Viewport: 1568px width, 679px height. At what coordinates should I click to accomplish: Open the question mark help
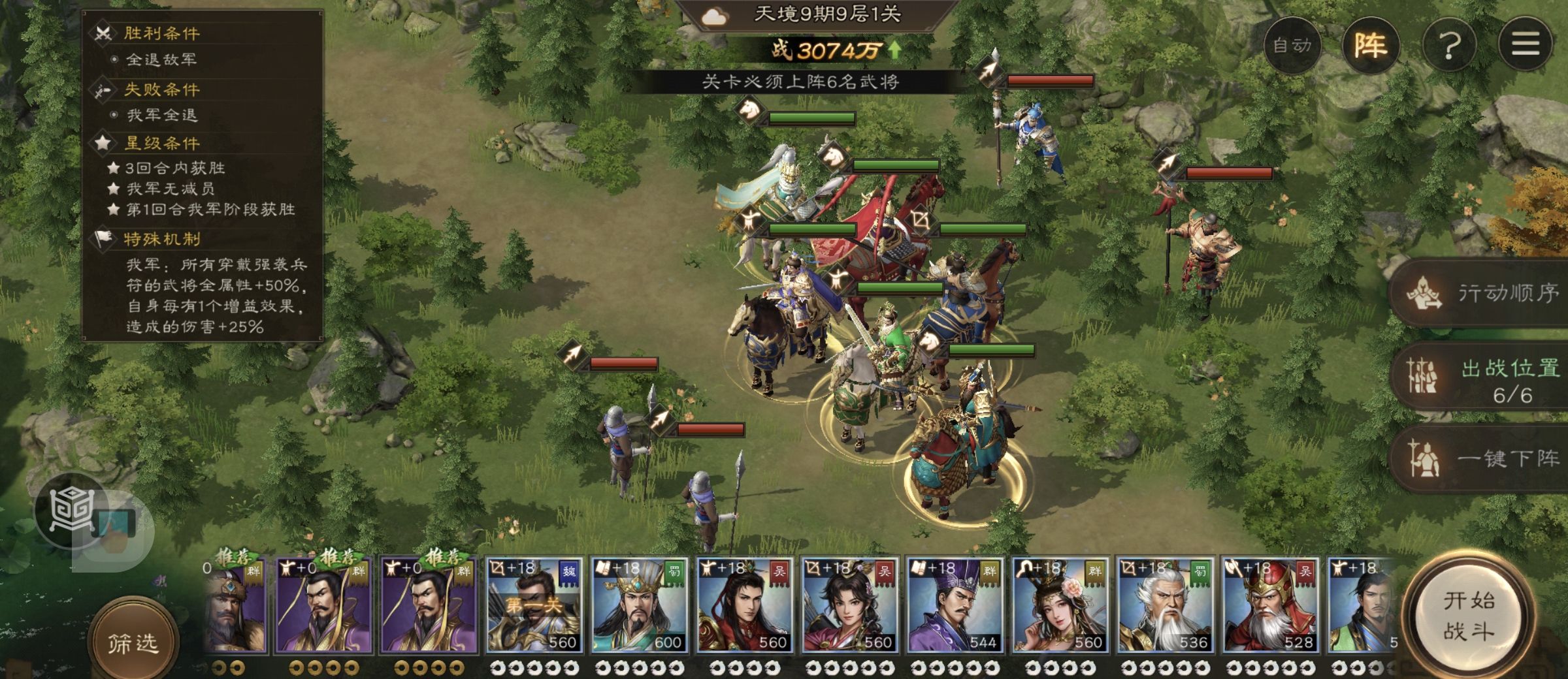(1449, 45)
